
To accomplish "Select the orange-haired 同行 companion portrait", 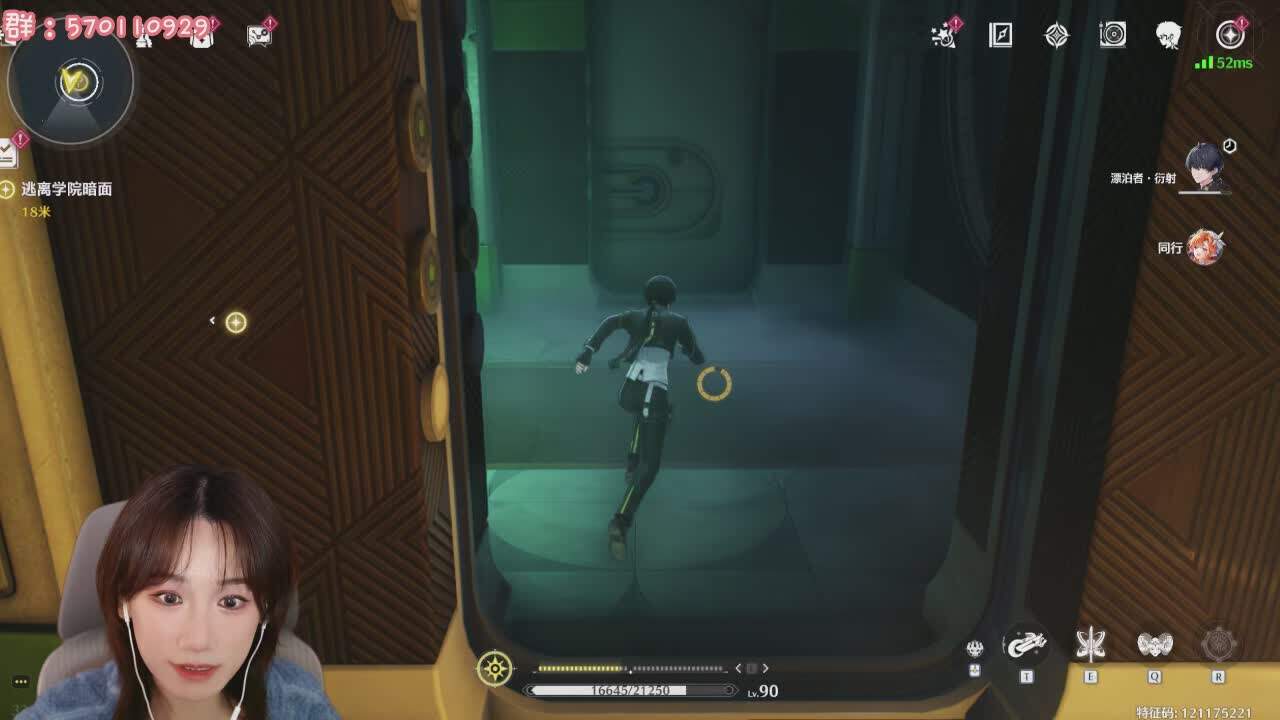I will coord(1204,247).
